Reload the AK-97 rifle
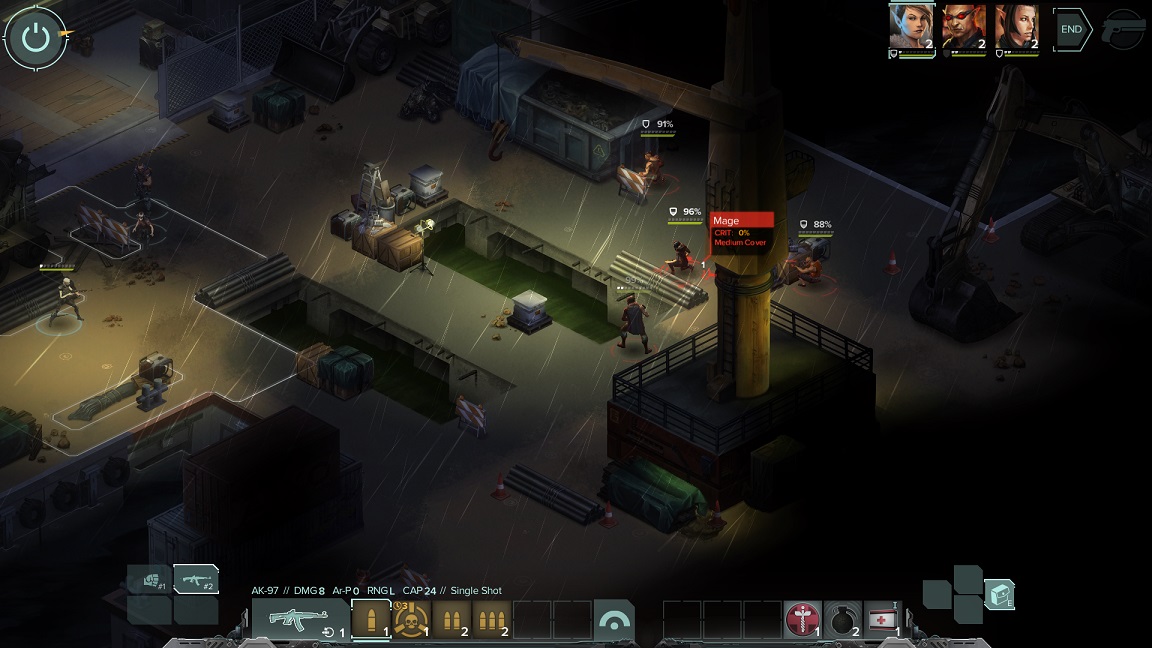The image size is (1152, 648). pos(329,631)
